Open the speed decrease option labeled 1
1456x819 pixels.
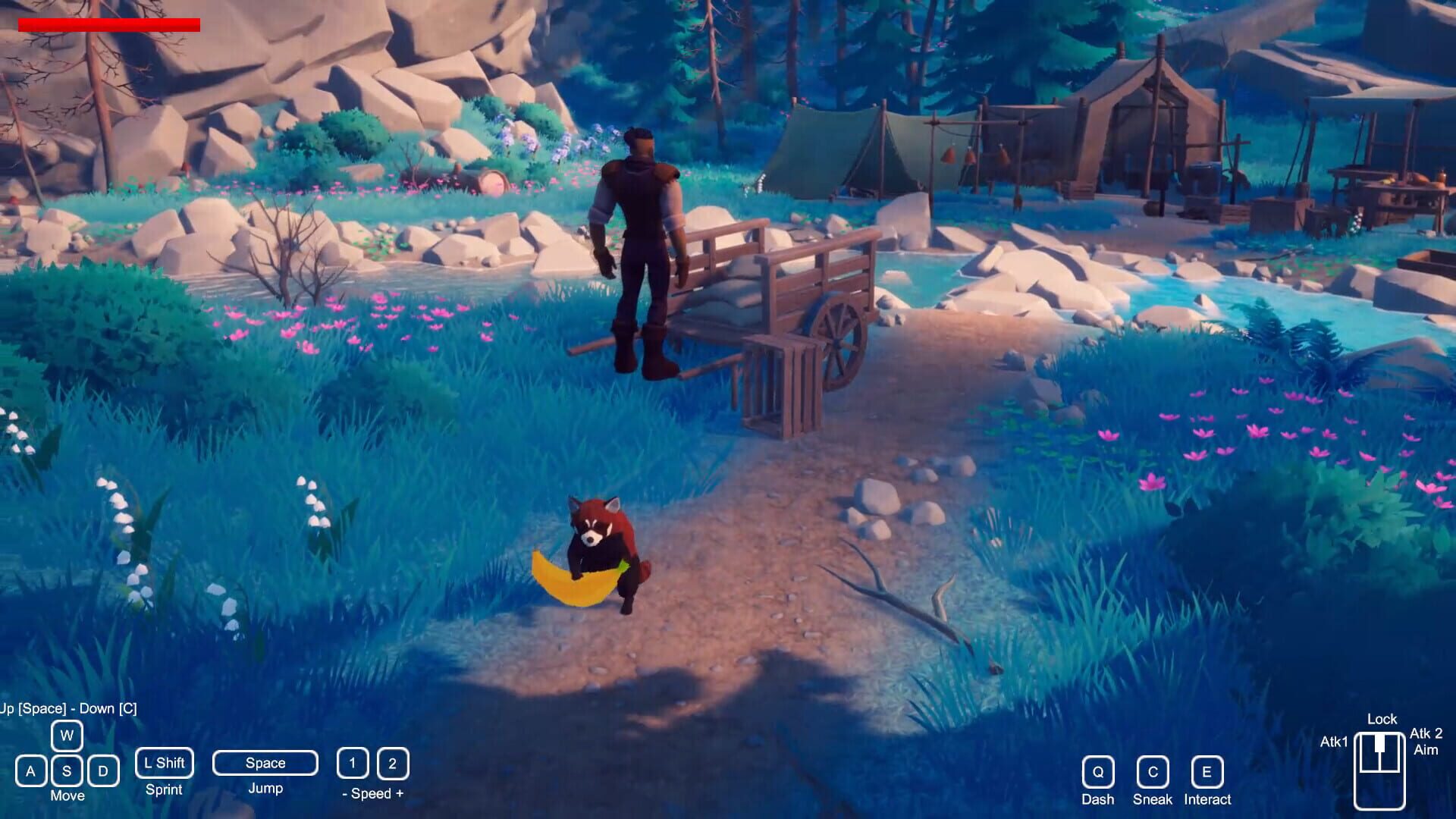click(352, 764)
